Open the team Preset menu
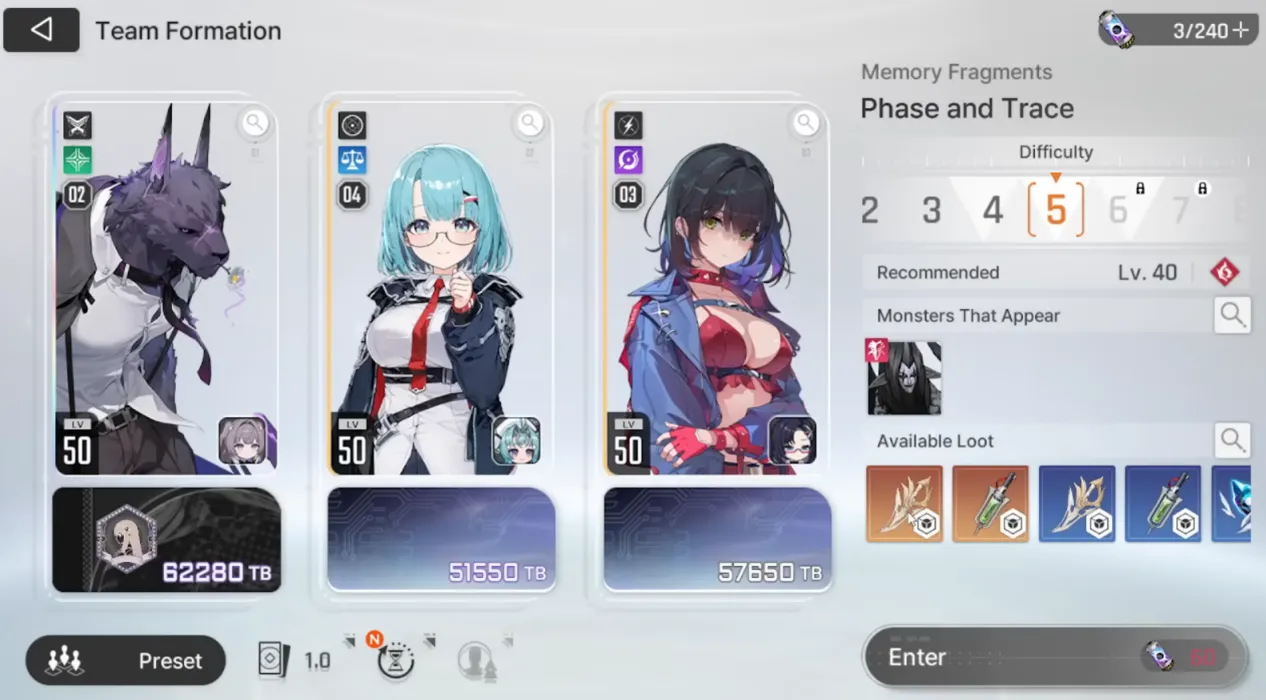1266x700 pixels. (126, 661)
